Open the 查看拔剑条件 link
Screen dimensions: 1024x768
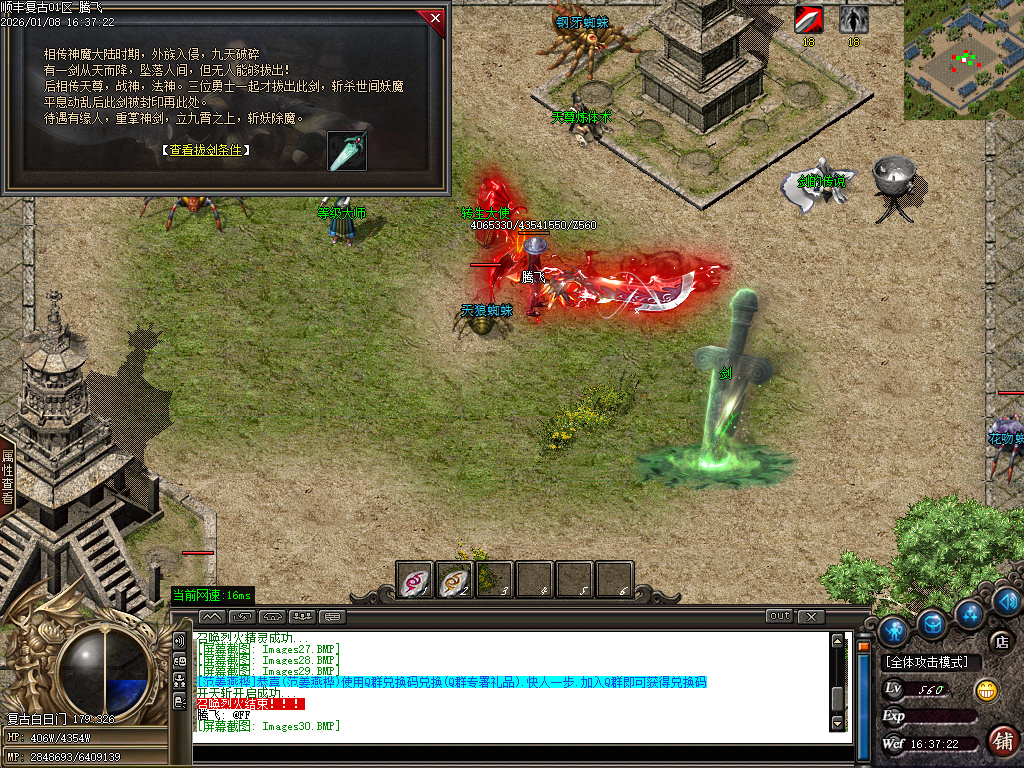coord(205,150)
